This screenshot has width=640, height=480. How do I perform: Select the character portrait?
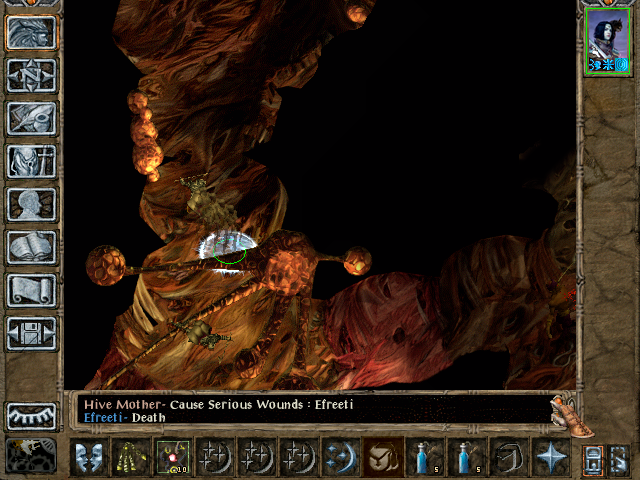607,40
